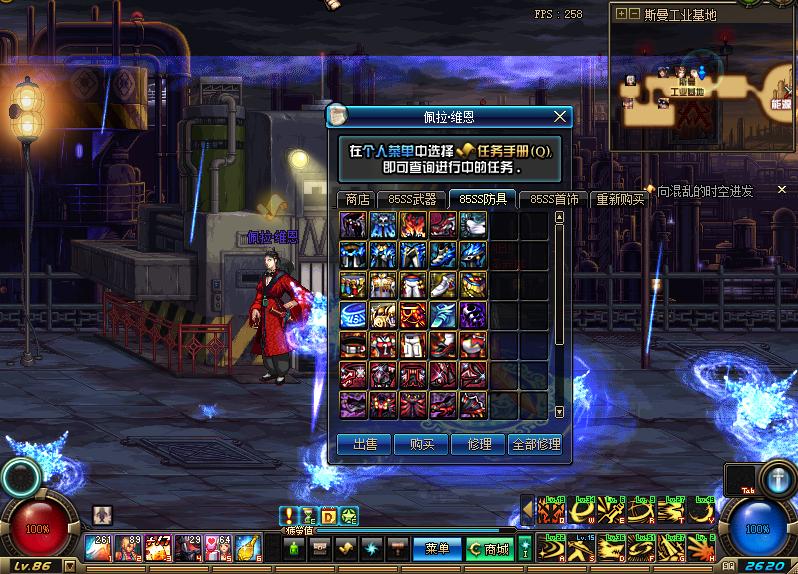The width and height of the screenshot is (798, 574).
Task: Choose the 修理 repair button
Action: 479,444
